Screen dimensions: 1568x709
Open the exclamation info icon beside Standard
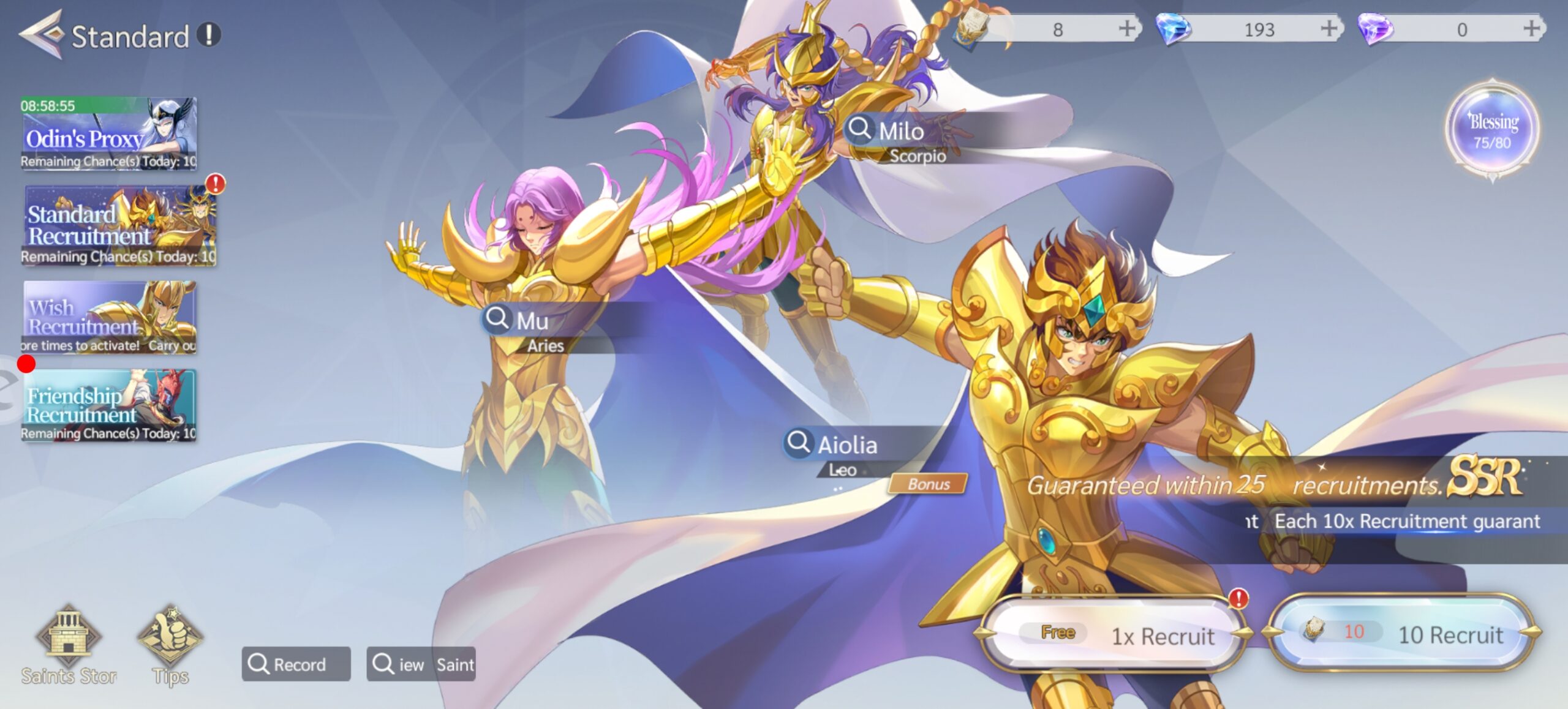[208, 35]
